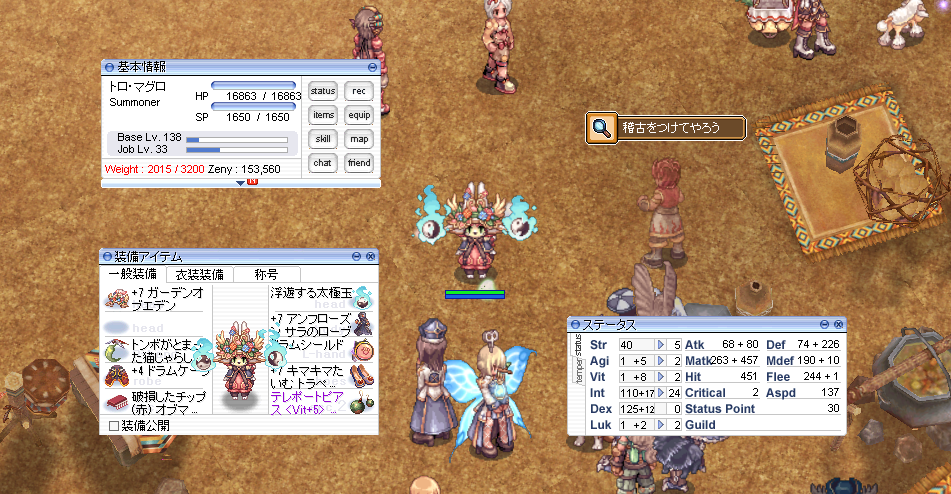Raise the Luk stat with its arrow
The image size is (951, 494).
point(661,425)
